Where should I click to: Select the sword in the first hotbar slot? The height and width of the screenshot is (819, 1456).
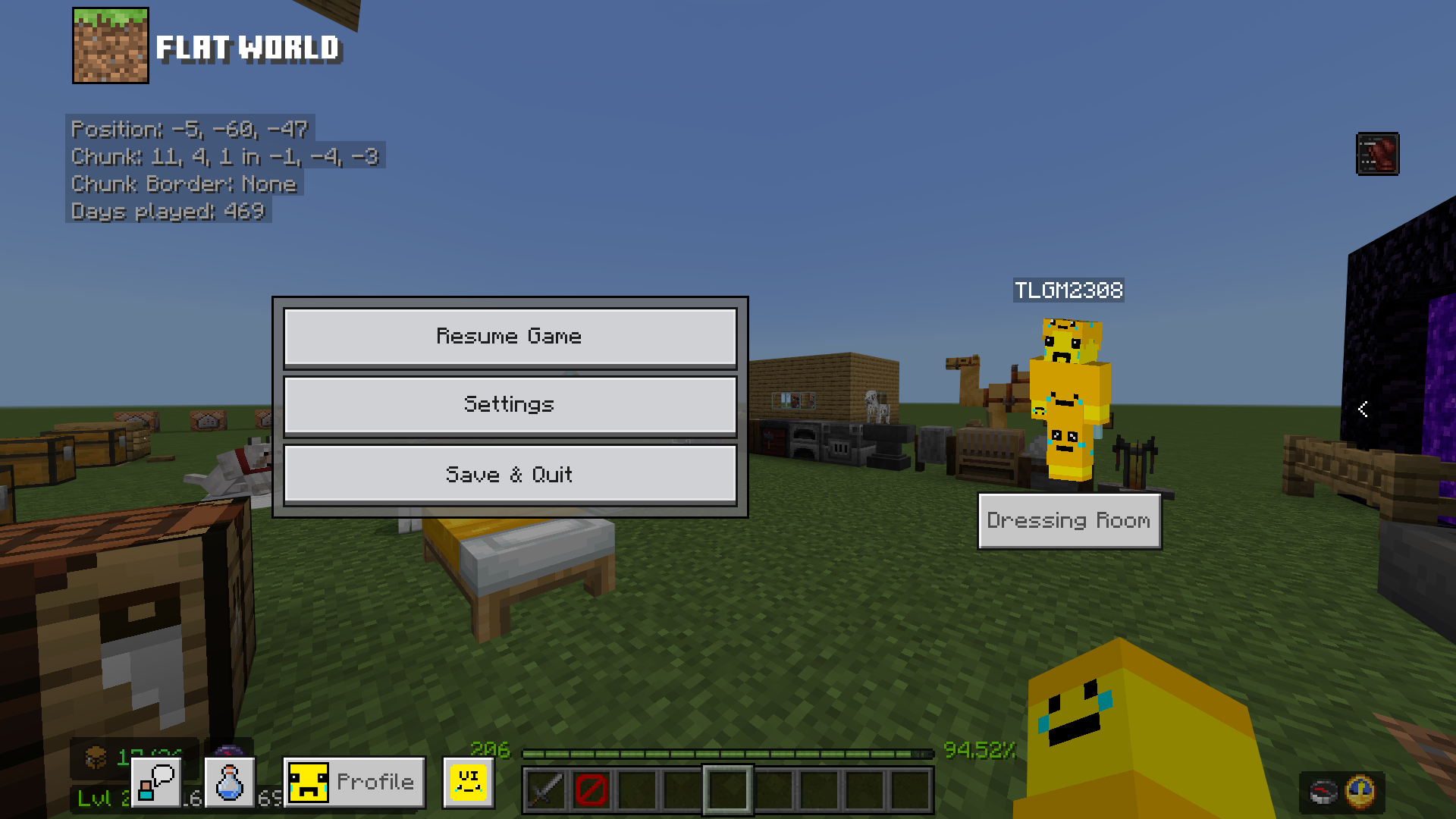coord(544,791)
